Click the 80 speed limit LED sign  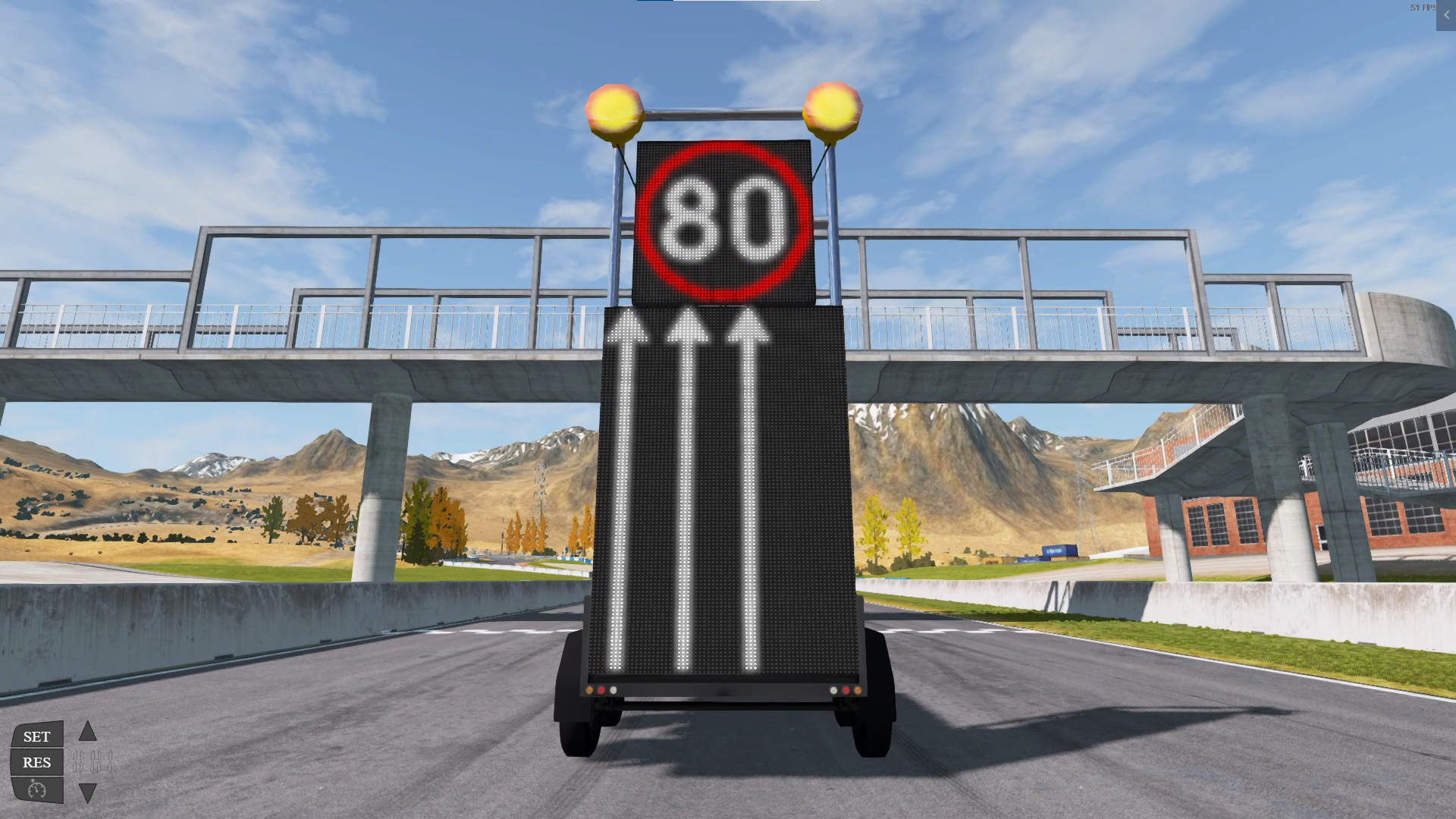coord(720,220)
